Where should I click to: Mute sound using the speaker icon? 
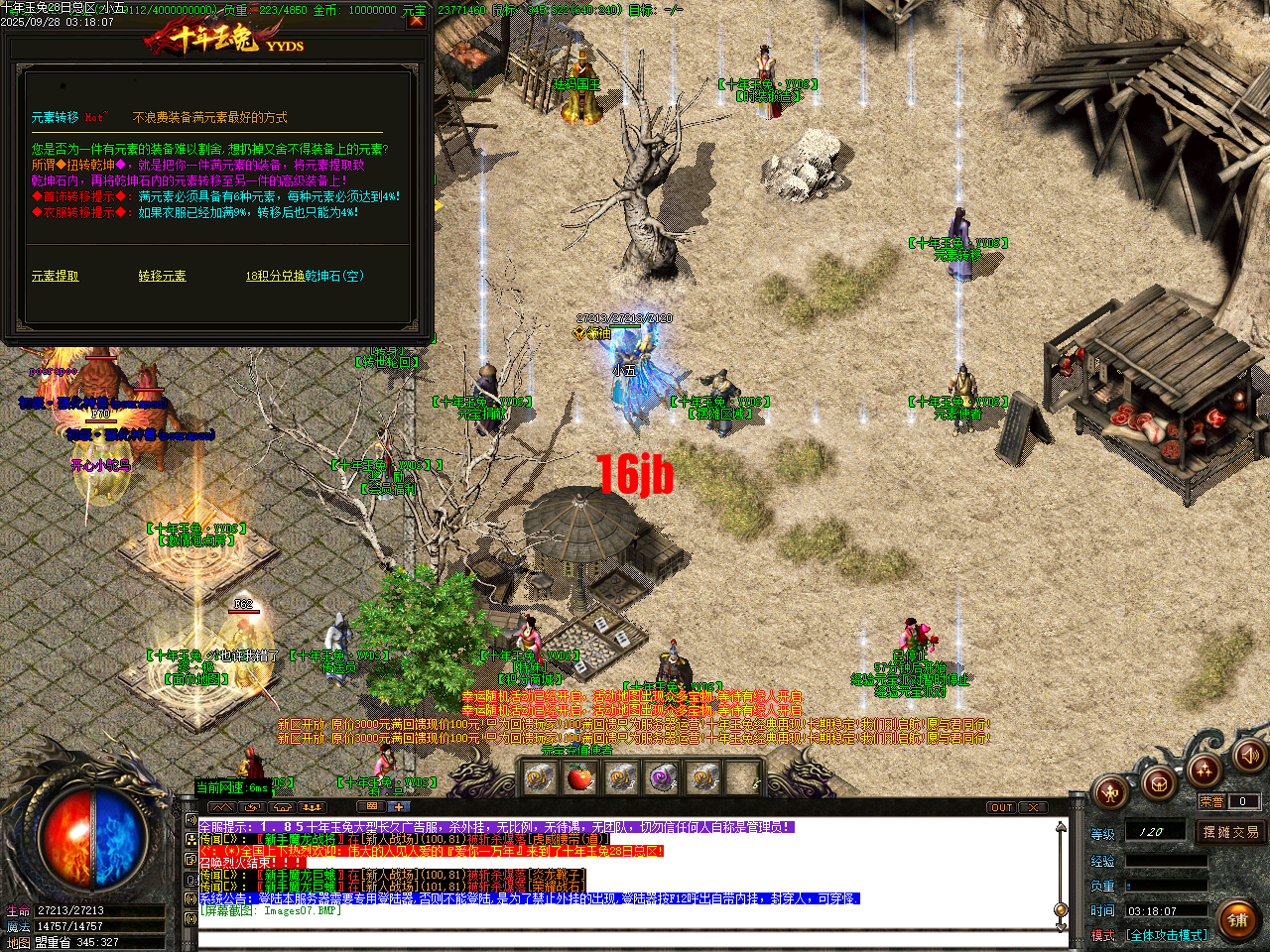[x=1250, y=758]
